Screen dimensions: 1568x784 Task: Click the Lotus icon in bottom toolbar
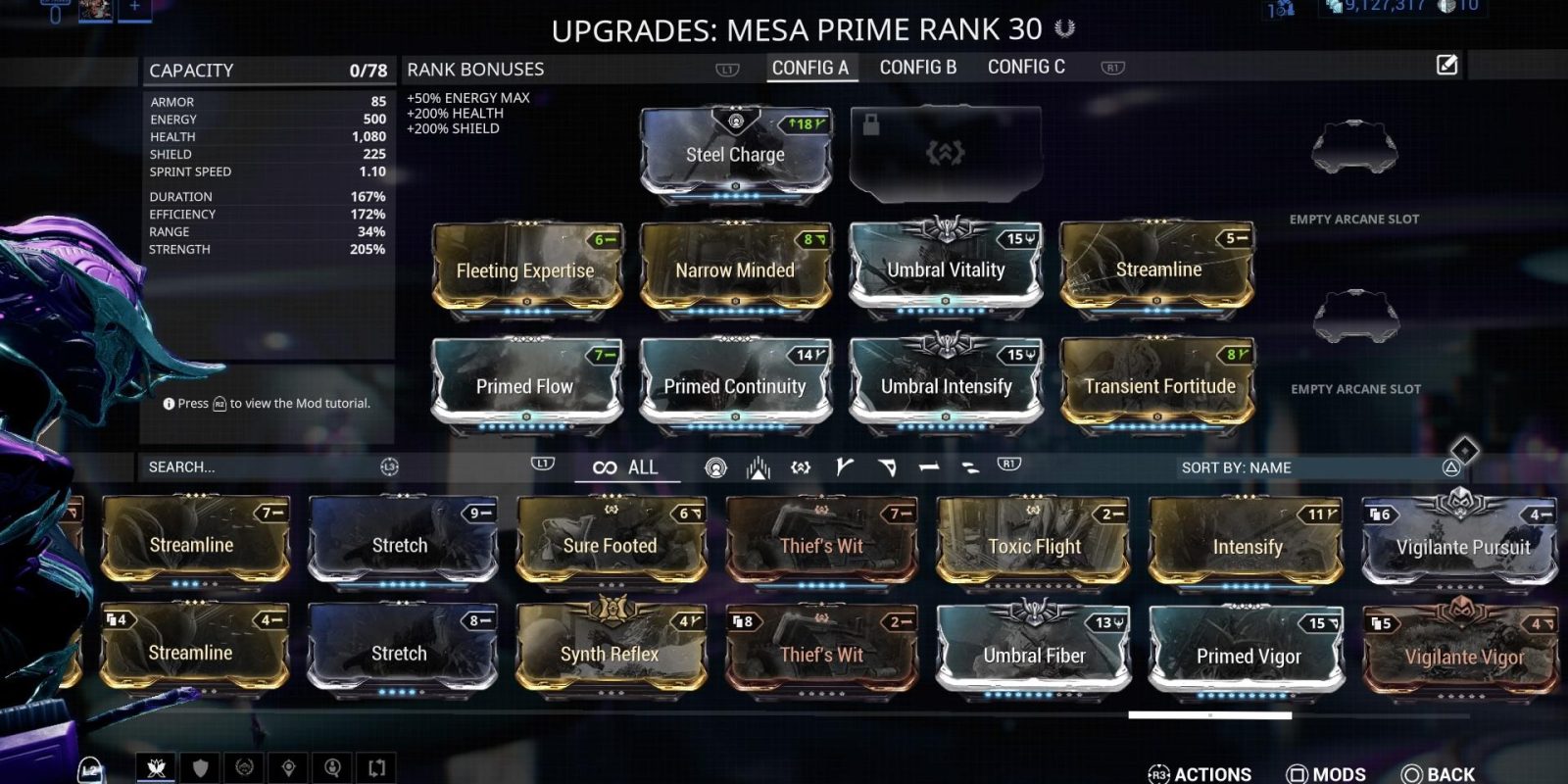(x=157, y=769)
